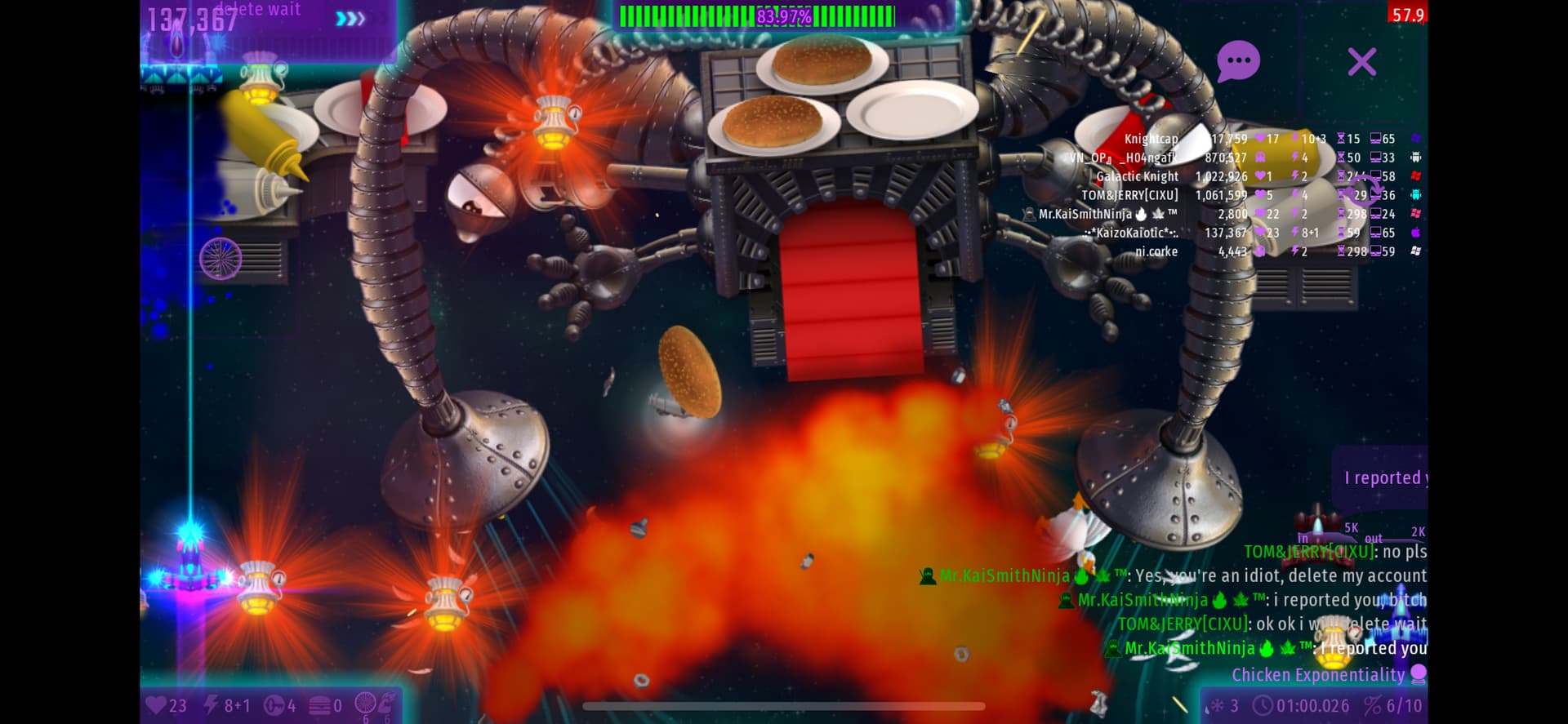1568x724 pixels.
Task: Tap the feather-shaped equipment icon
Action: [387, 702]
